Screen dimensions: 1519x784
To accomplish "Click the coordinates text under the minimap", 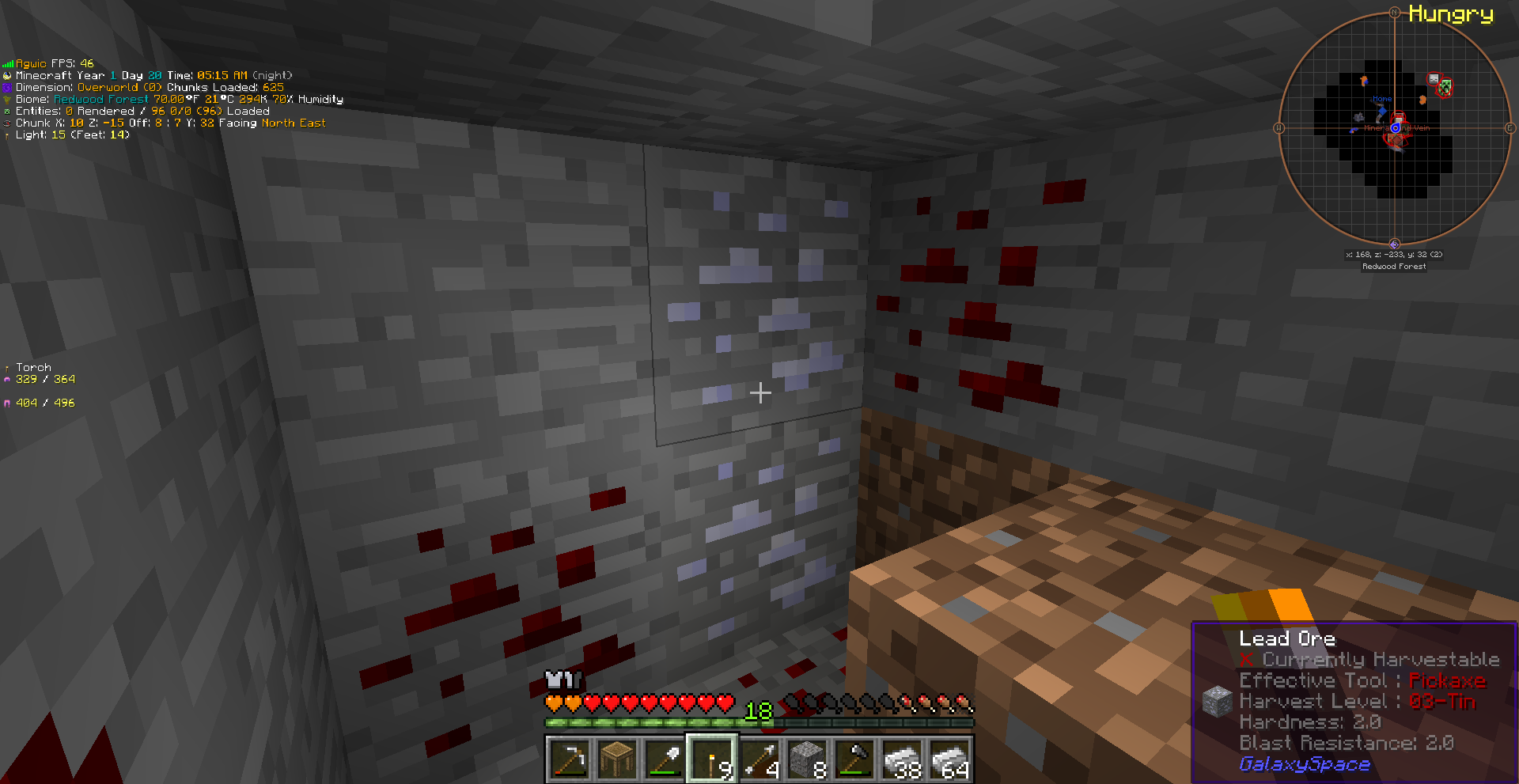I will [1394, 254].
